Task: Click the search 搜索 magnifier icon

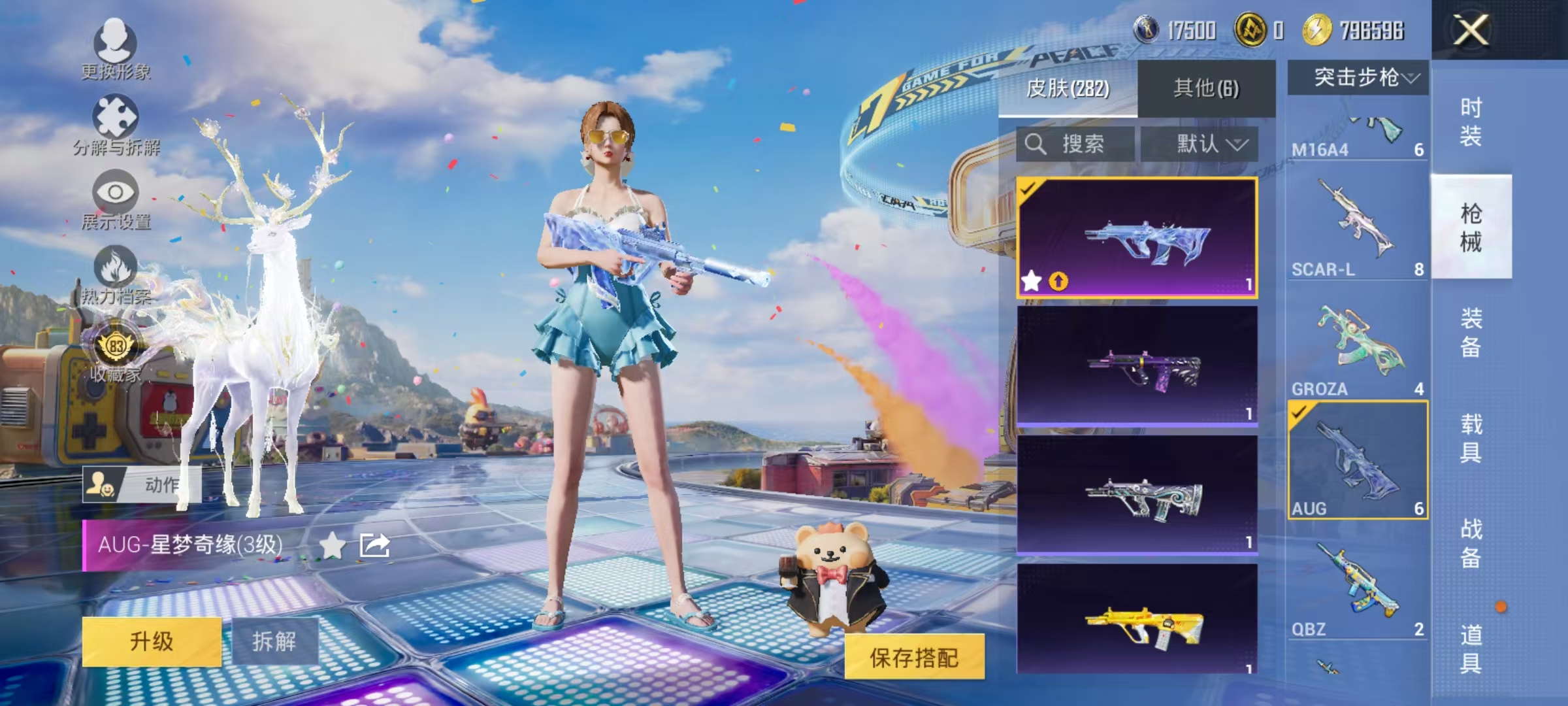Action: (1036, 144)
